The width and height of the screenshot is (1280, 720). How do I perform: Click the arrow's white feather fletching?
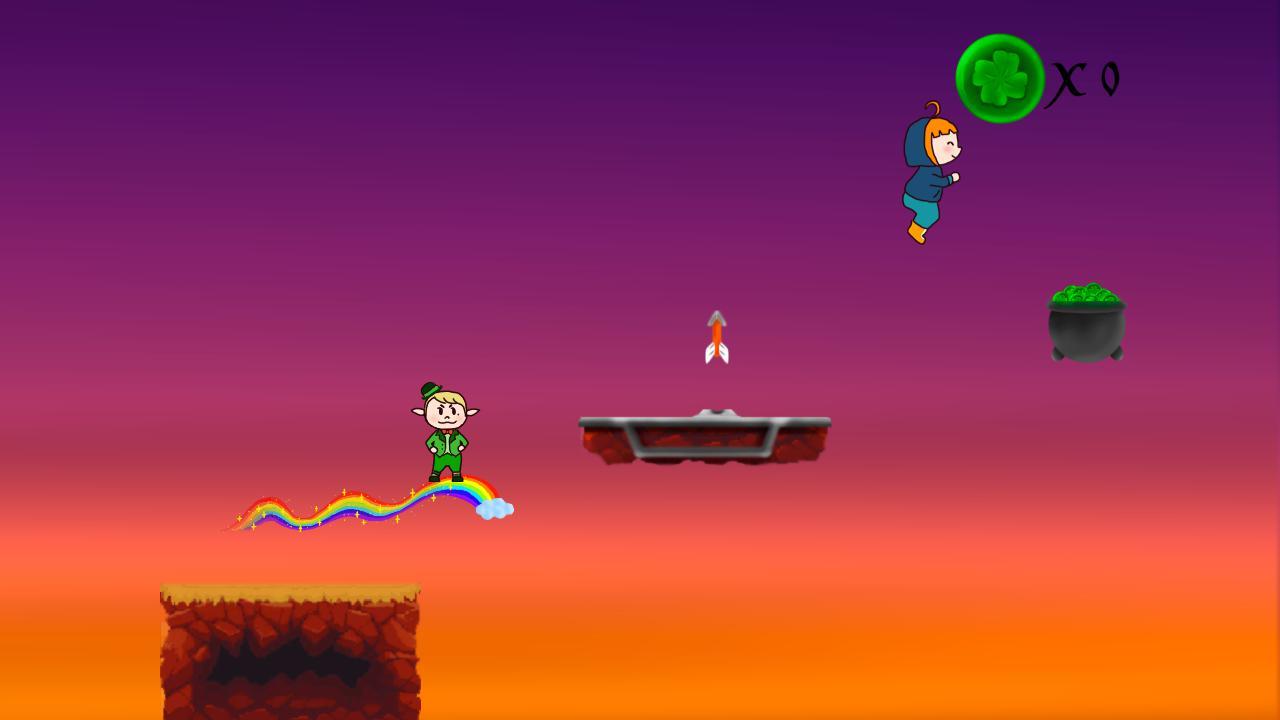point(717,353)
